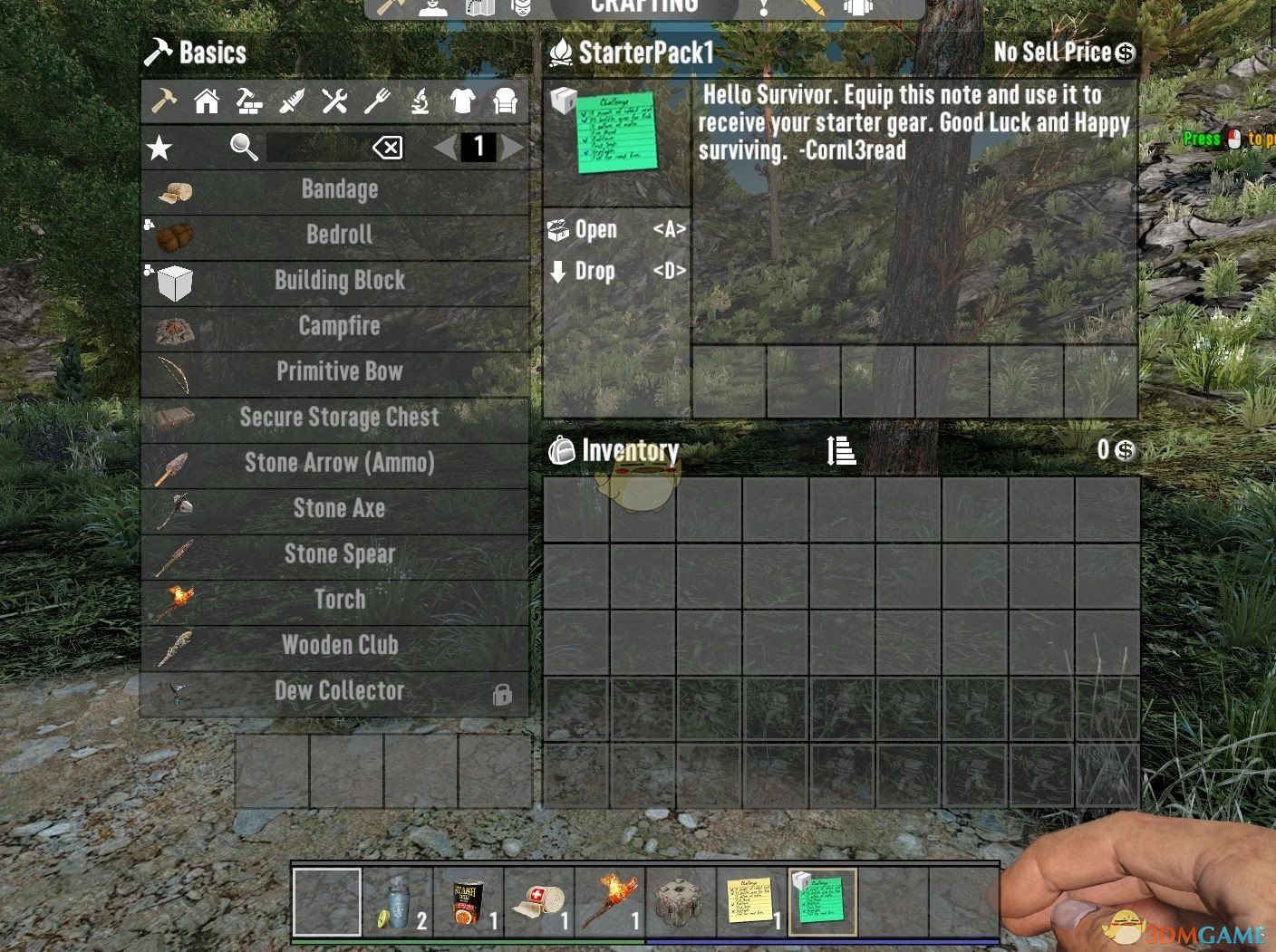1276x952 pixels.
Task: Switch to the character screen tab
Action: click(x=430, y=7)
